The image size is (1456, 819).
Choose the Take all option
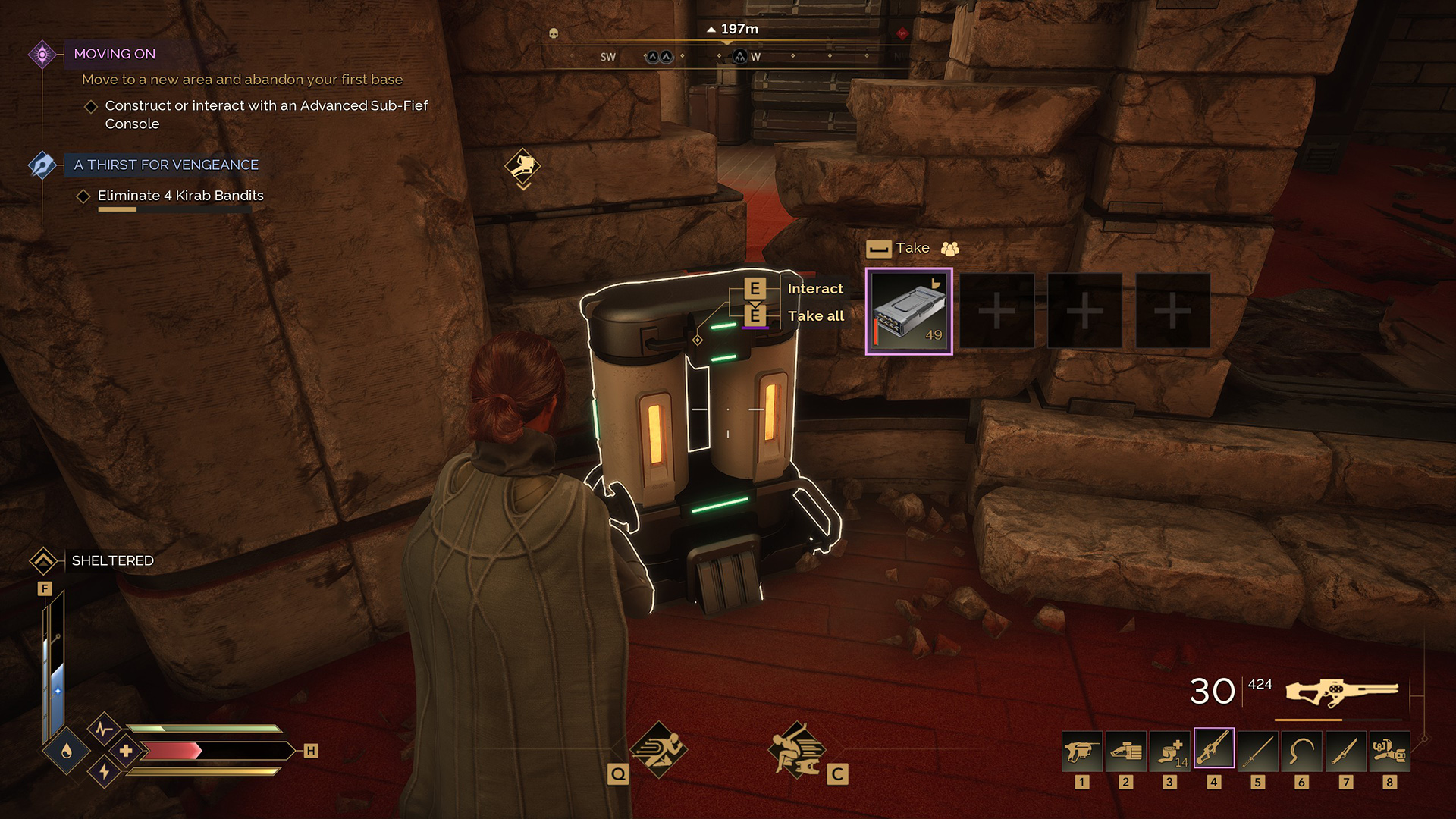815,316
